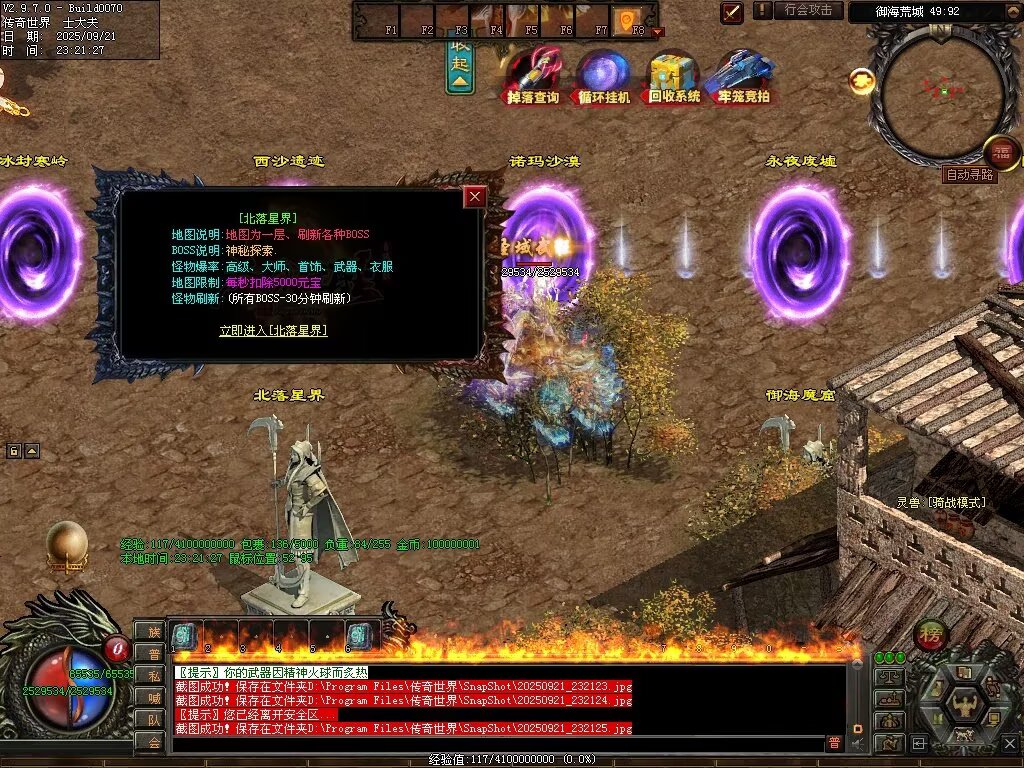Use the rune item in hotbar slot 6

coord(360,635)
